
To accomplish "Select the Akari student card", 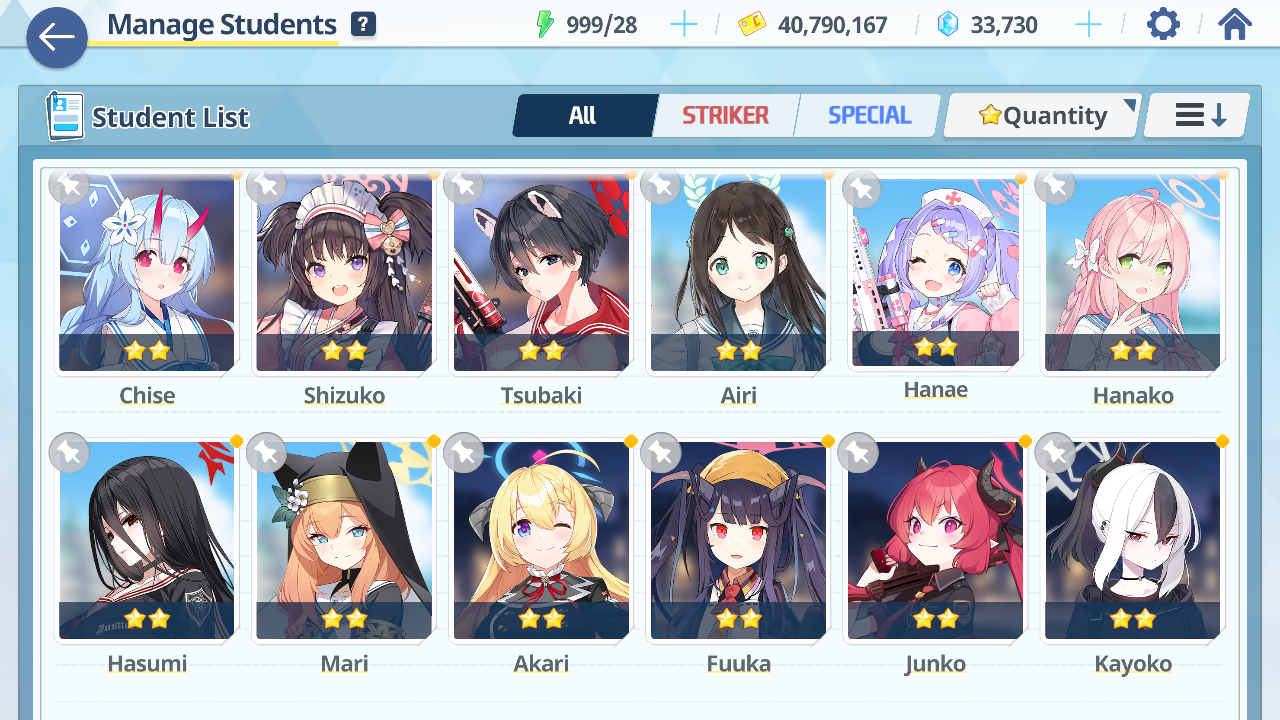I will pos(541,541).
